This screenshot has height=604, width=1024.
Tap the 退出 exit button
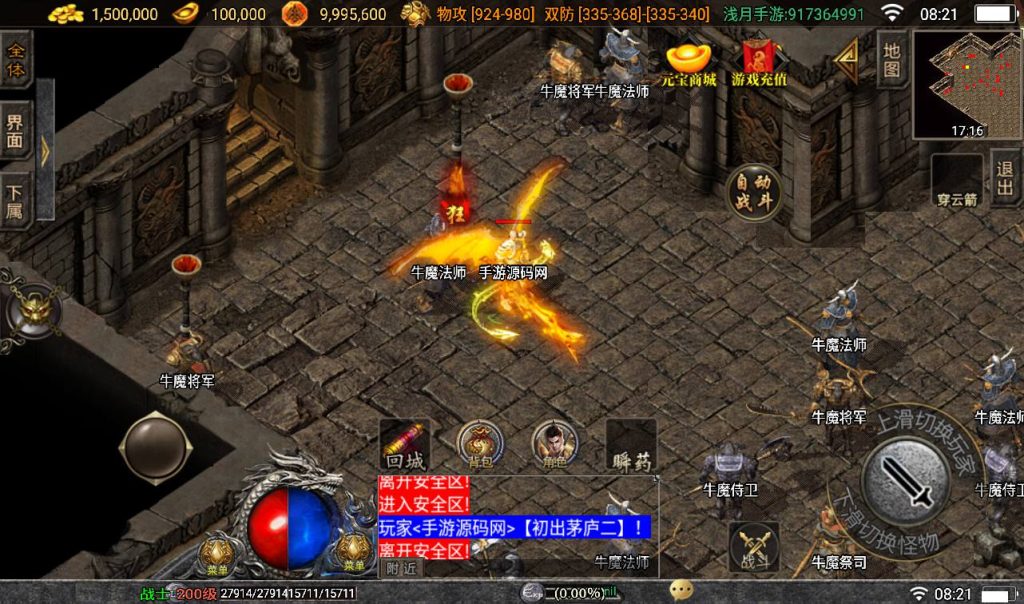pos(1005,180)
